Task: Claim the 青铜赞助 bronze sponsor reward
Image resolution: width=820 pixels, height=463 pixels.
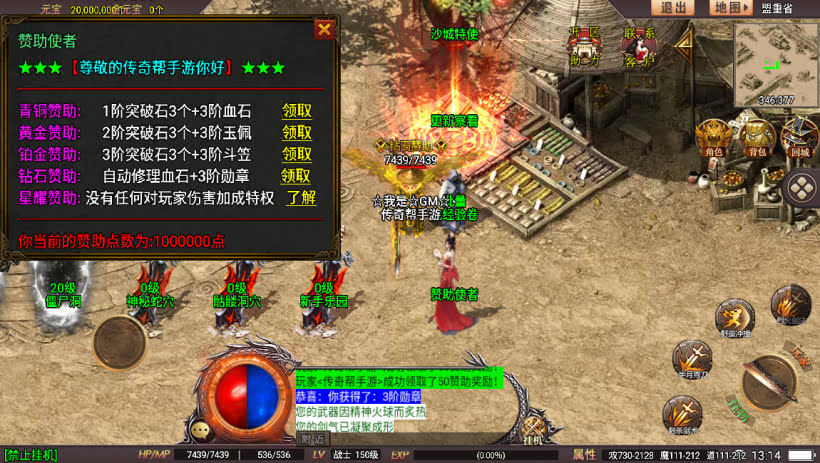Action: [296, 111]
